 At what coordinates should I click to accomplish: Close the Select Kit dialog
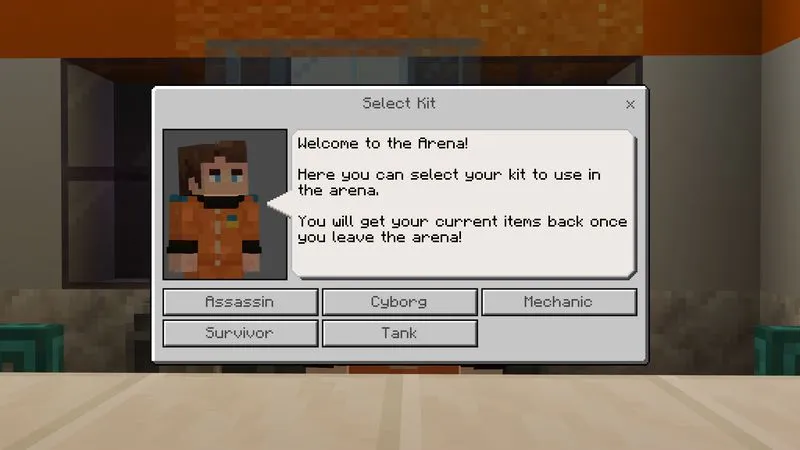(x=630, y=104)
